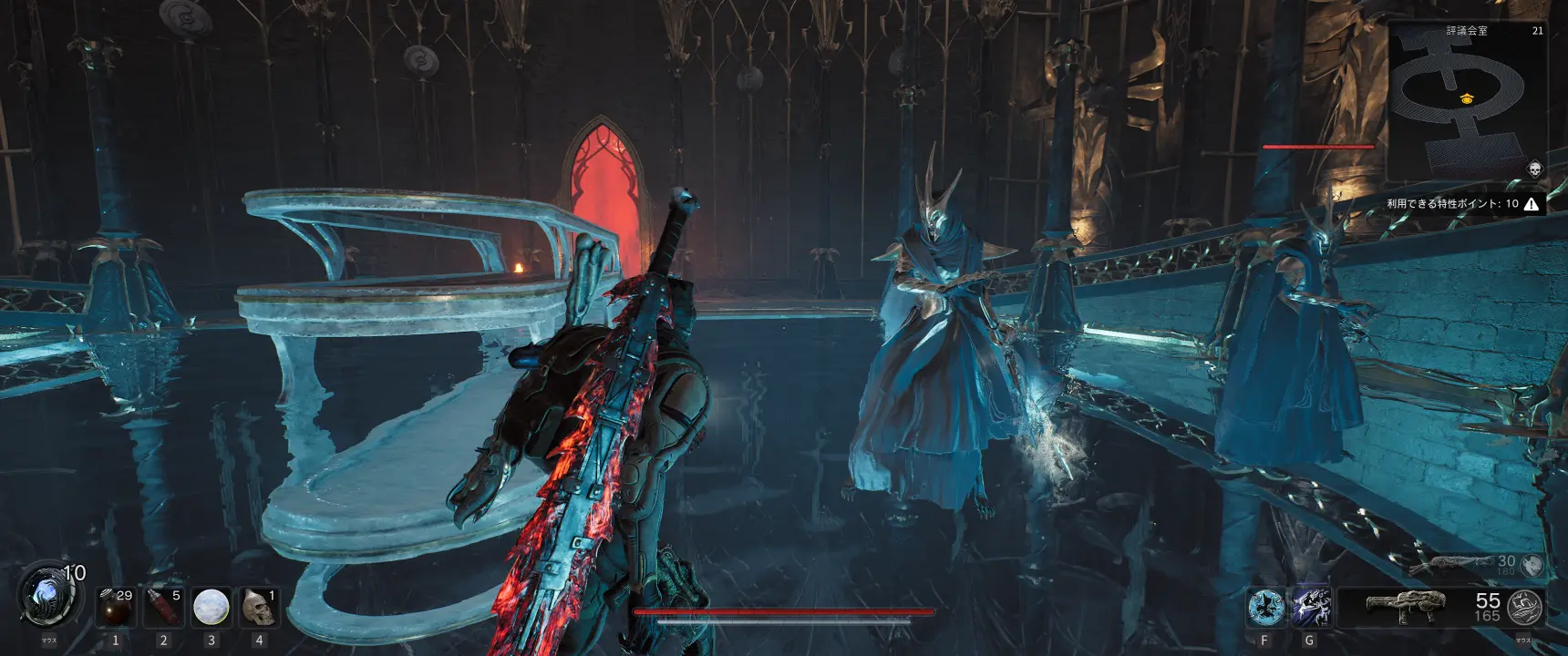Select the dark red potion slot
This screenshot has height=656, width=1568.
pyautogui.click(x=116, y=607)
